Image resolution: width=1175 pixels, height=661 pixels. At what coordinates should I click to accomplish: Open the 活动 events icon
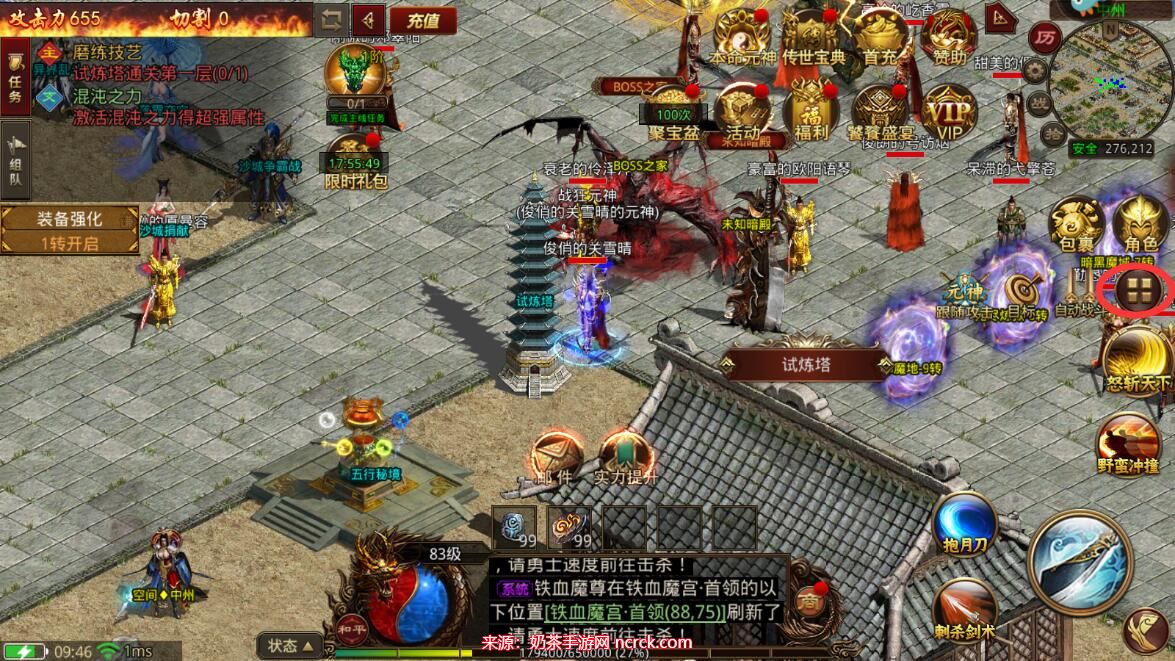tap(742, 109)
